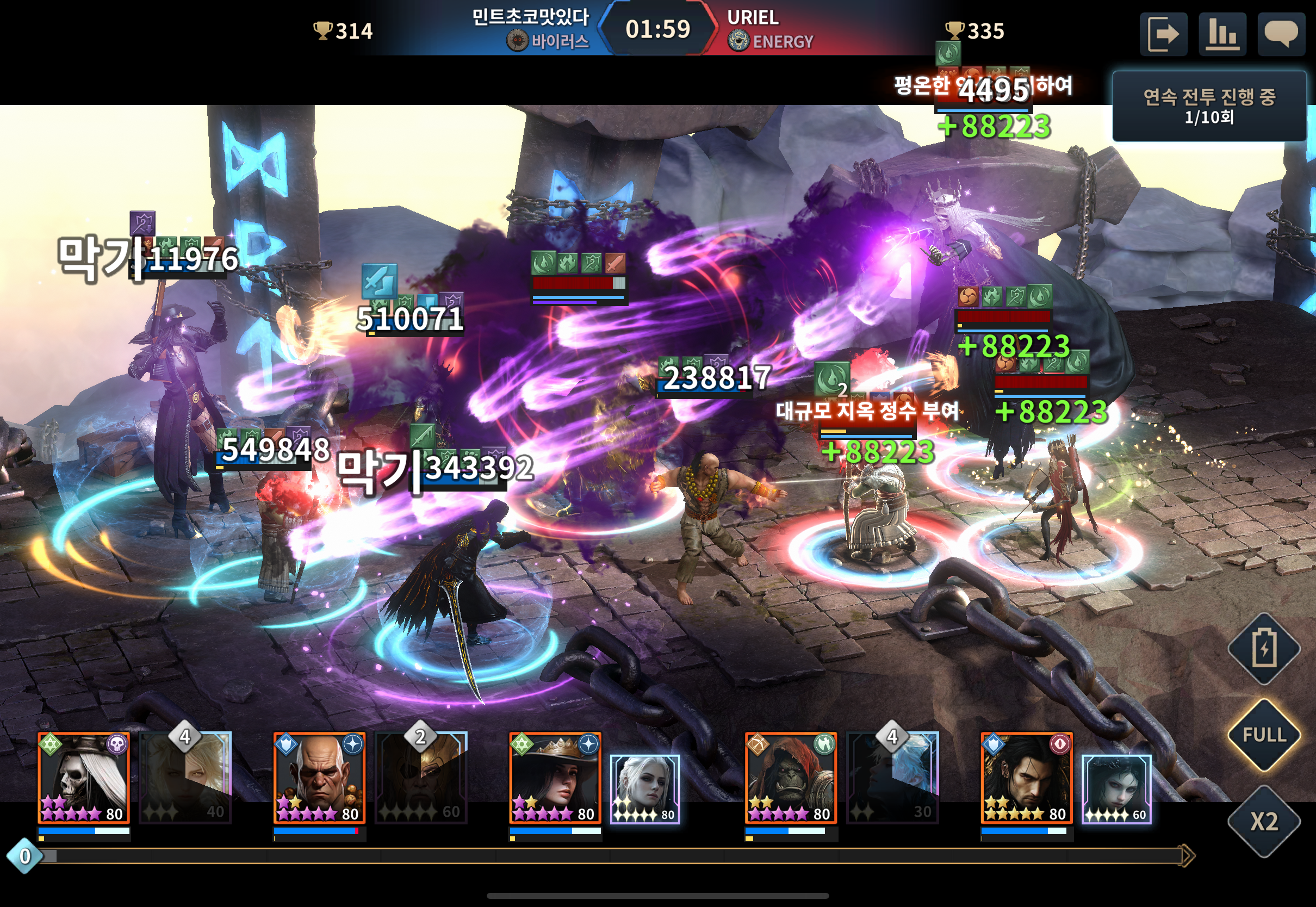Image resolution: width=1316 pixels, height=907 pixels.
Task: Select the dark-haired man hero portrait
Action: (1026, 778)
